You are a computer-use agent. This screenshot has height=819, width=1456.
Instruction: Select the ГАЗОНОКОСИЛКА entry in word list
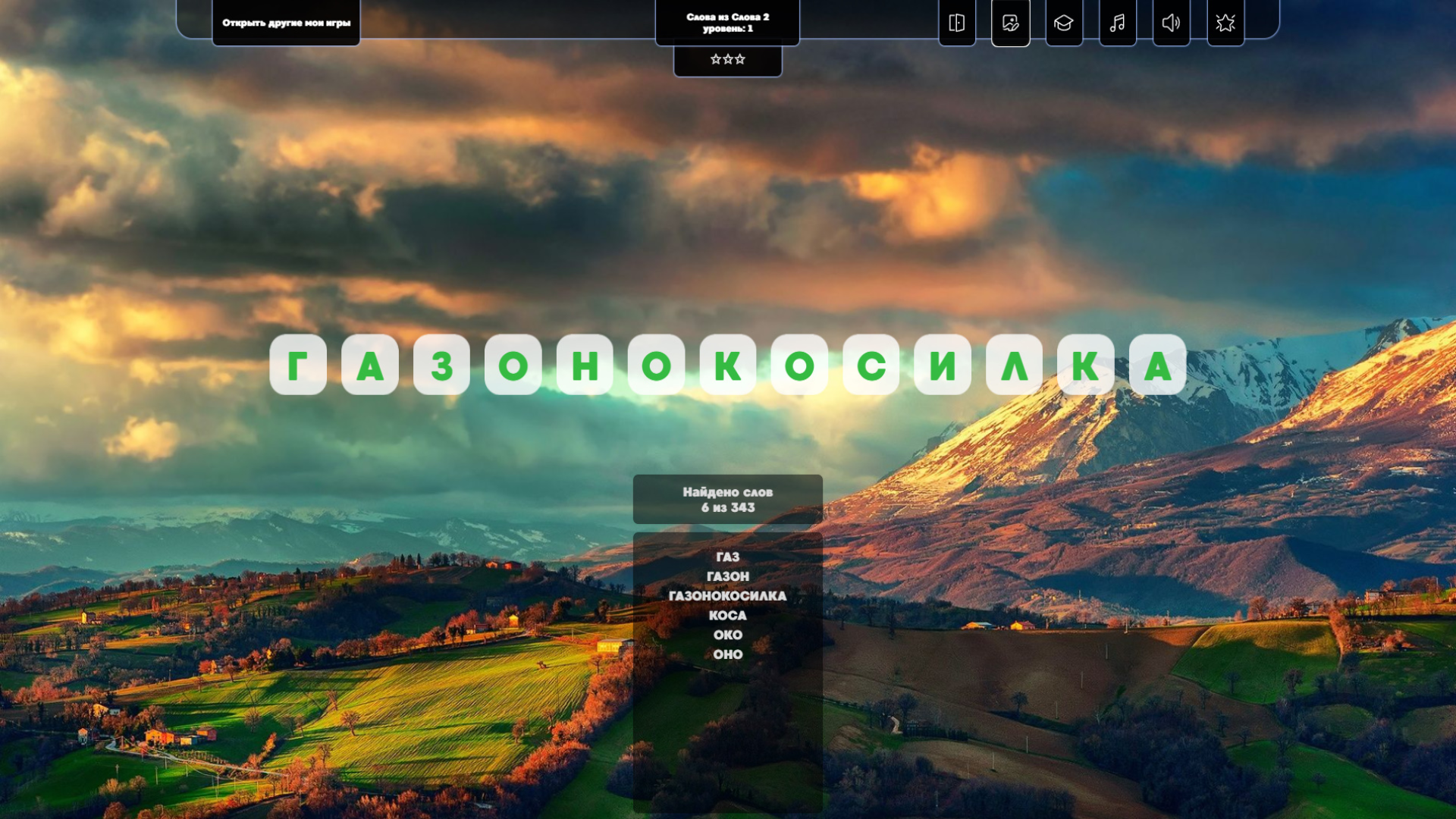pos(728,596)
